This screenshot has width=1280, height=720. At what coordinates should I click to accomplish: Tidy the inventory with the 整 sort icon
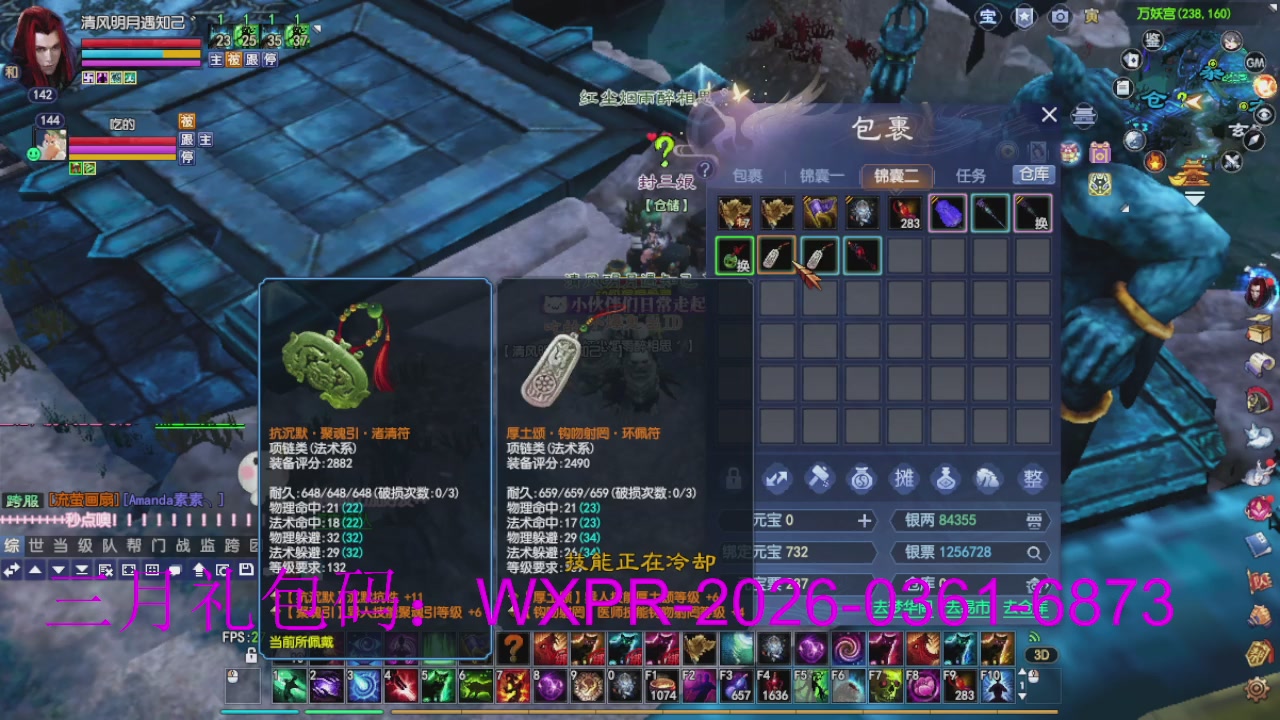coord(1033,479)
